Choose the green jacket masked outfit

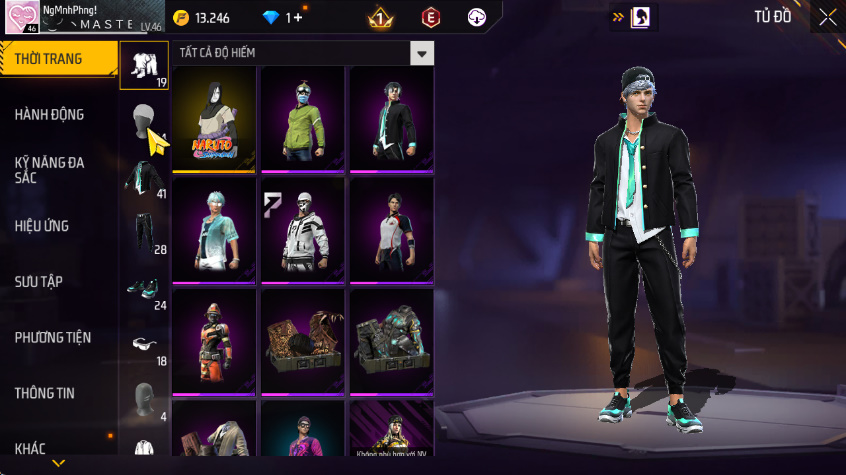pos(302,120)
